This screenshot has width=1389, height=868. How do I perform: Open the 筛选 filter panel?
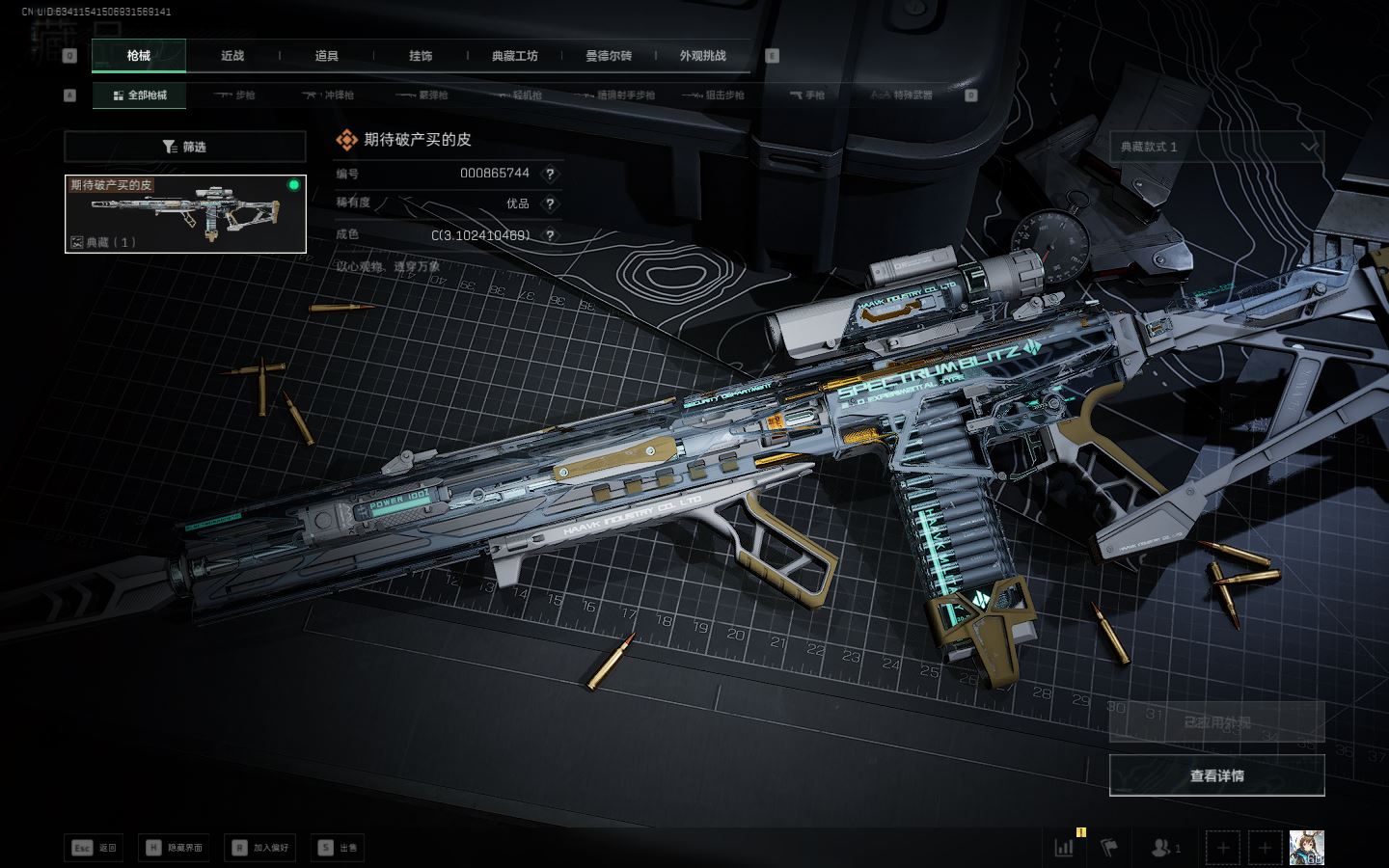185,147
